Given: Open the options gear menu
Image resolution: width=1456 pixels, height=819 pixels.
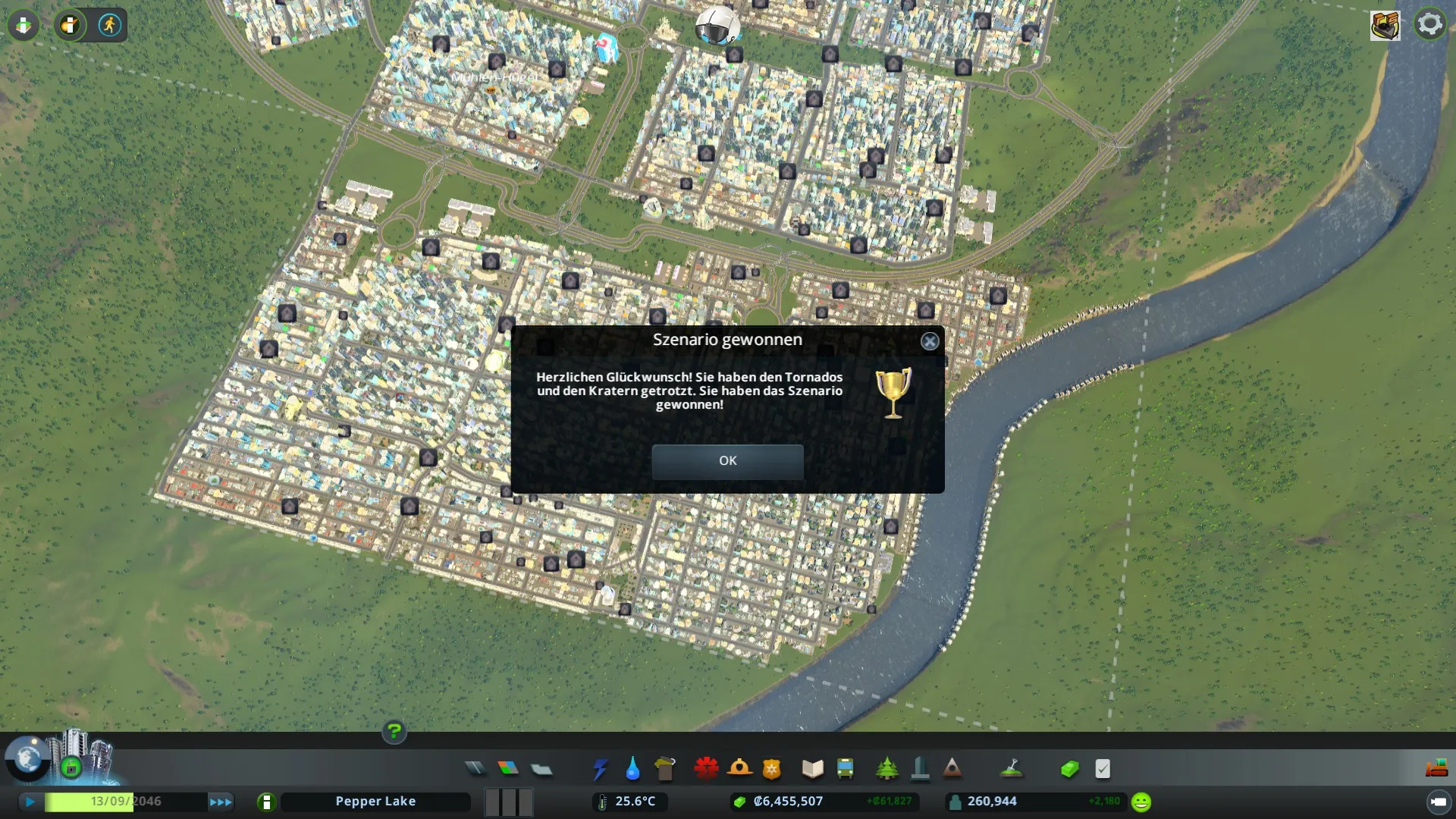Looking at the screenshot, I should pyautogui.click(x=1430, y=24).
